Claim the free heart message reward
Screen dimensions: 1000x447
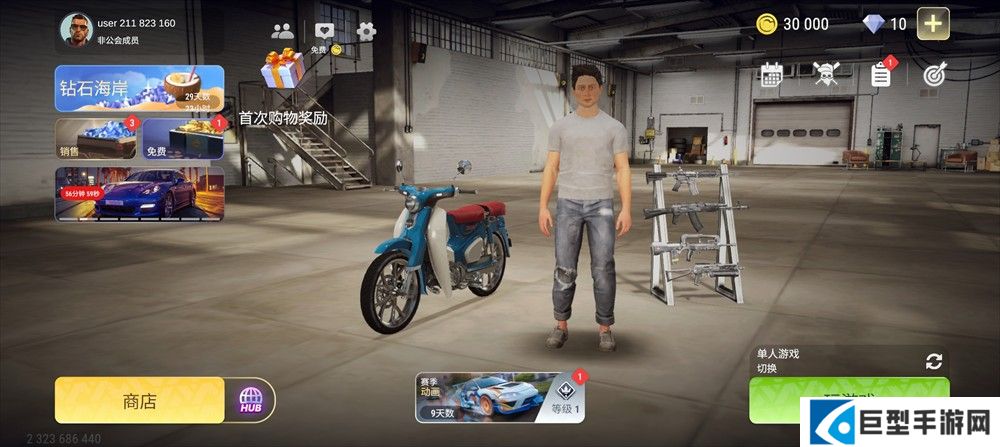(324, 32)
